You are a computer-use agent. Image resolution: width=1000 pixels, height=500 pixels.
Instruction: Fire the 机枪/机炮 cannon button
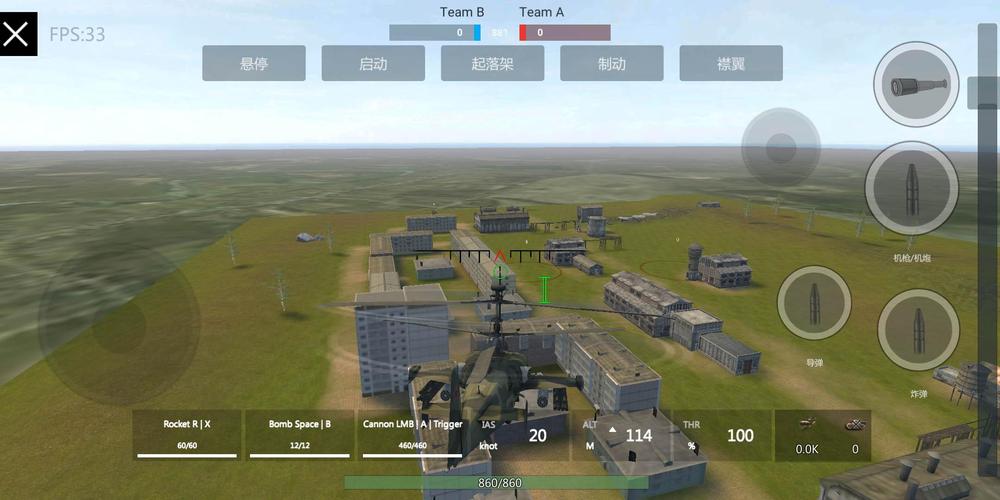tap(911, 187)
